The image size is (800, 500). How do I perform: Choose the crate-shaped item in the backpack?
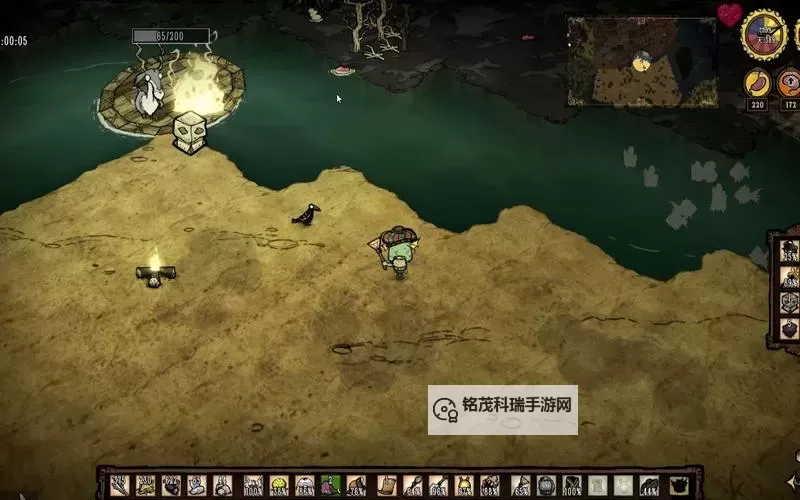(790, 303)
